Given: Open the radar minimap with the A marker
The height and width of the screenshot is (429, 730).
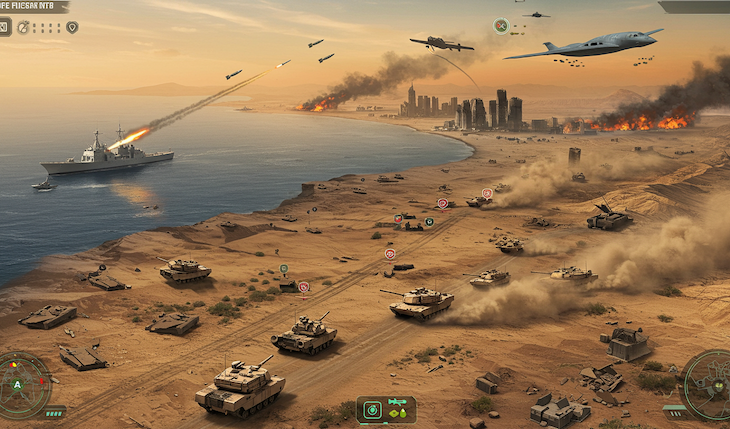Looking at the screenshot, I should [20, 383].
